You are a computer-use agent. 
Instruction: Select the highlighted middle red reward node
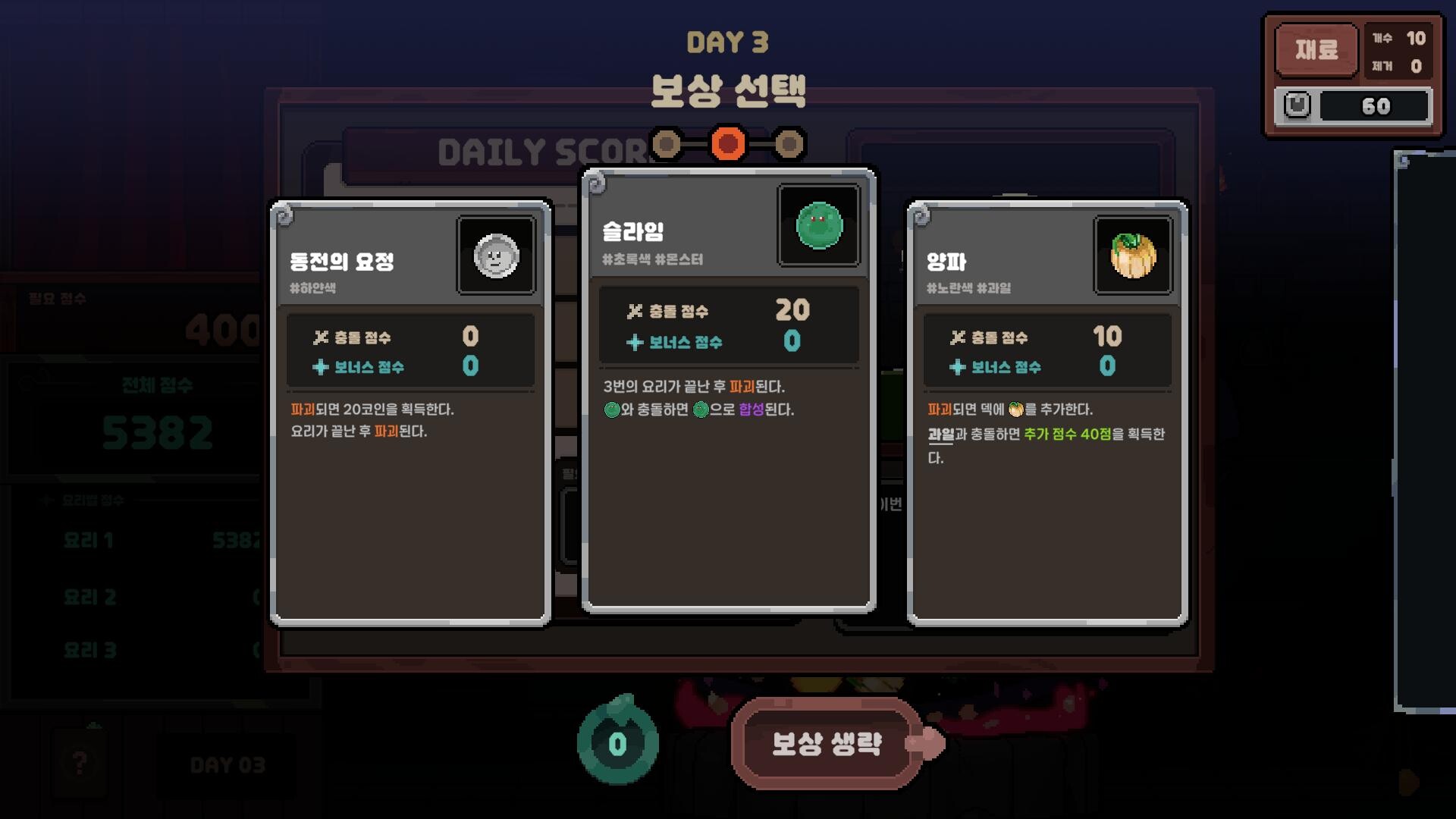730,144
